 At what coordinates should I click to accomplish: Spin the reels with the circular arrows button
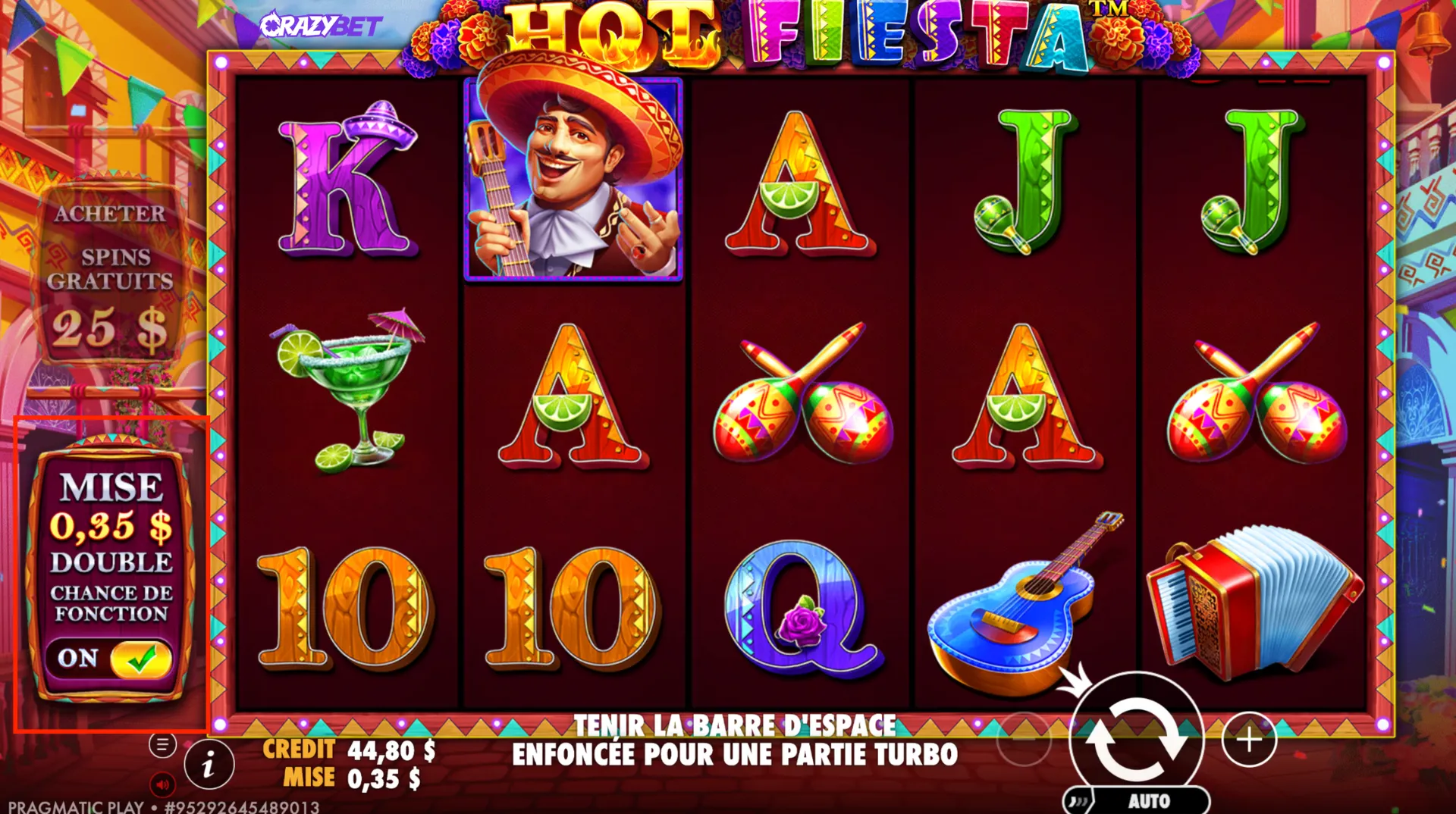(1135, 738)
